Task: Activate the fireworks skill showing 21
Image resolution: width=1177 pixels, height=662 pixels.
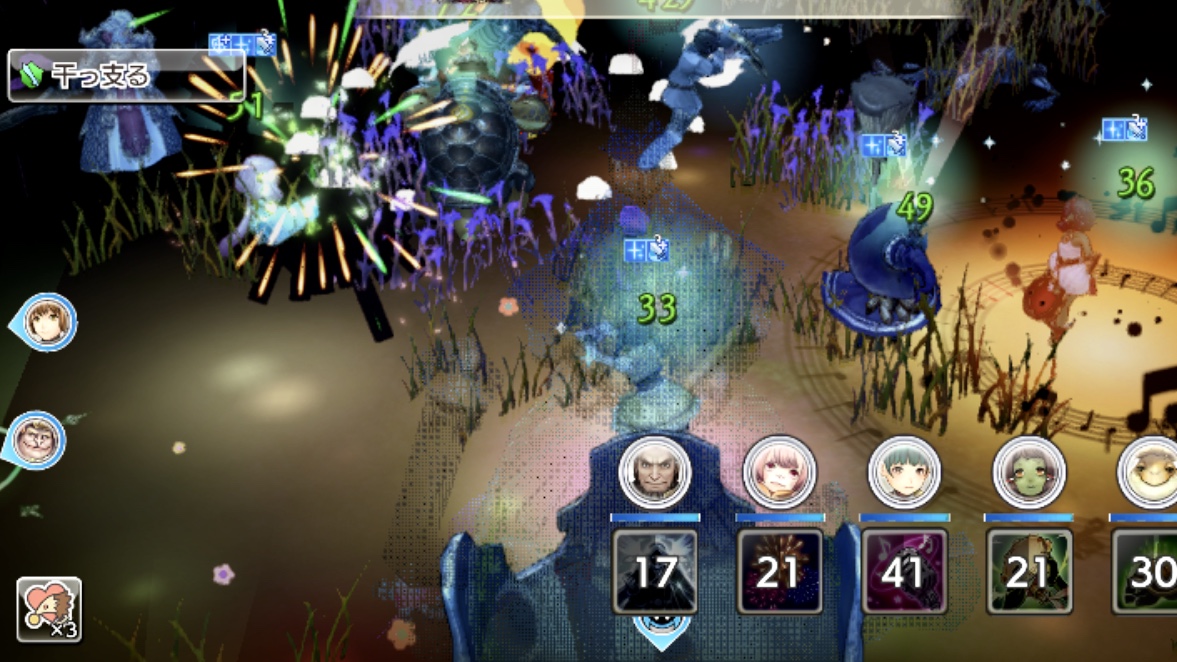Action: coord(780,571)
